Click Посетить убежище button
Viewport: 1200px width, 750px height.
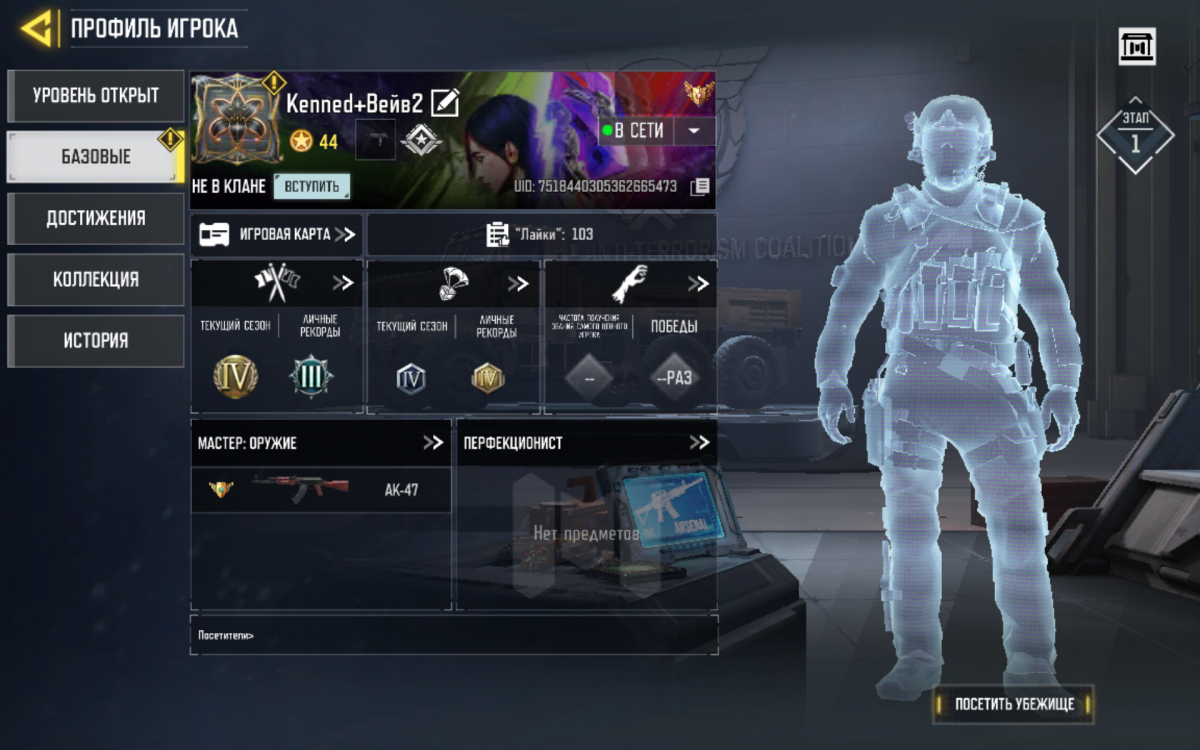tap(1014, 704)
